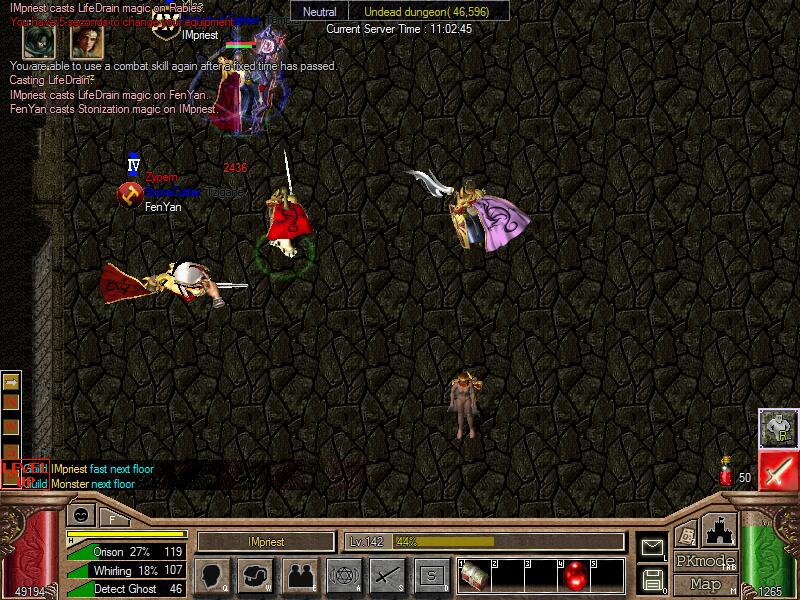Viewport: 800px width, 600px height.
Task: Toggle the PKmode button
Action: 705,561
